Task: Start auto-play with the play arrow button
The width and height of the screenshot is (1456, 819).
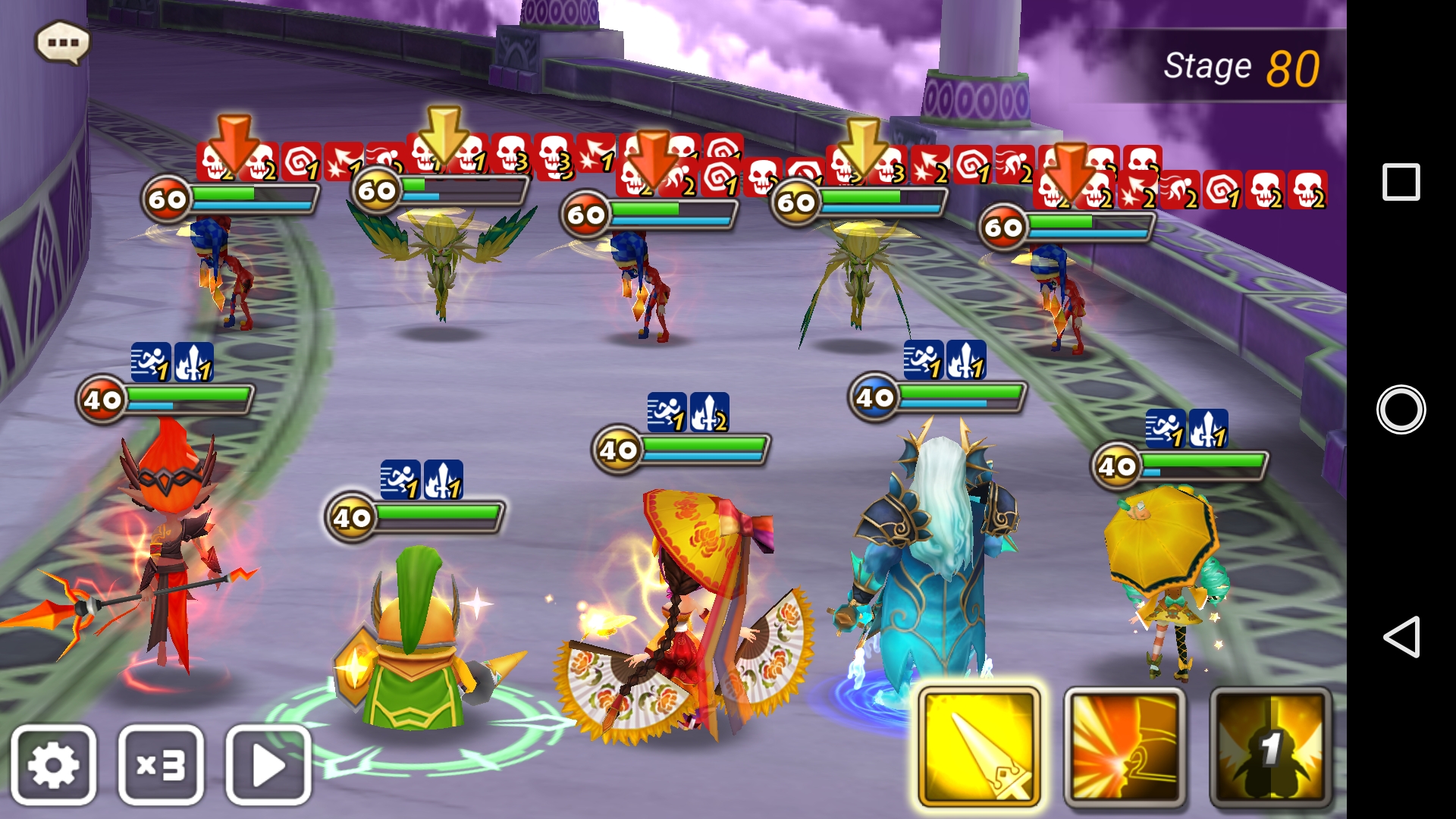Action: [268, 764]
